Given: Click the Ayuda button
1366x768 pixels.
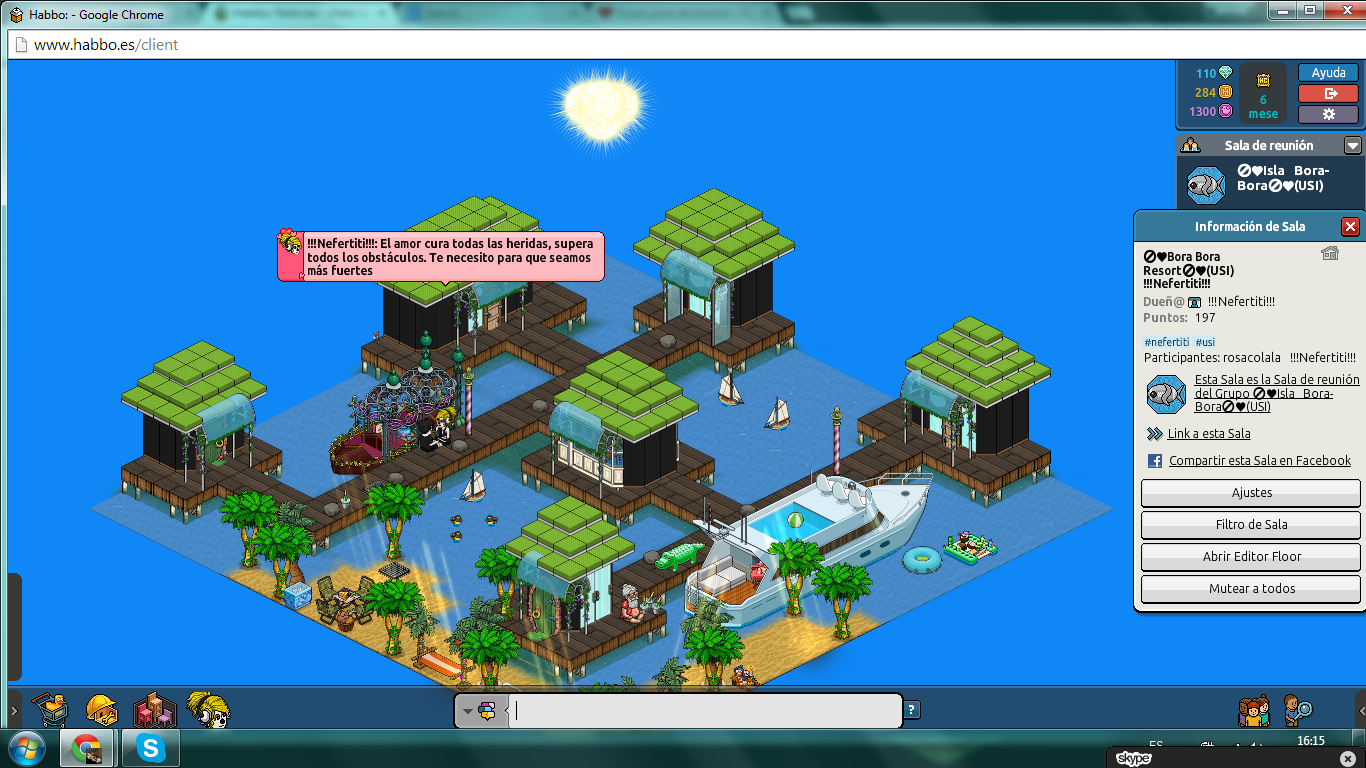Looking at the screenshot, I should tap(1328, 72).
